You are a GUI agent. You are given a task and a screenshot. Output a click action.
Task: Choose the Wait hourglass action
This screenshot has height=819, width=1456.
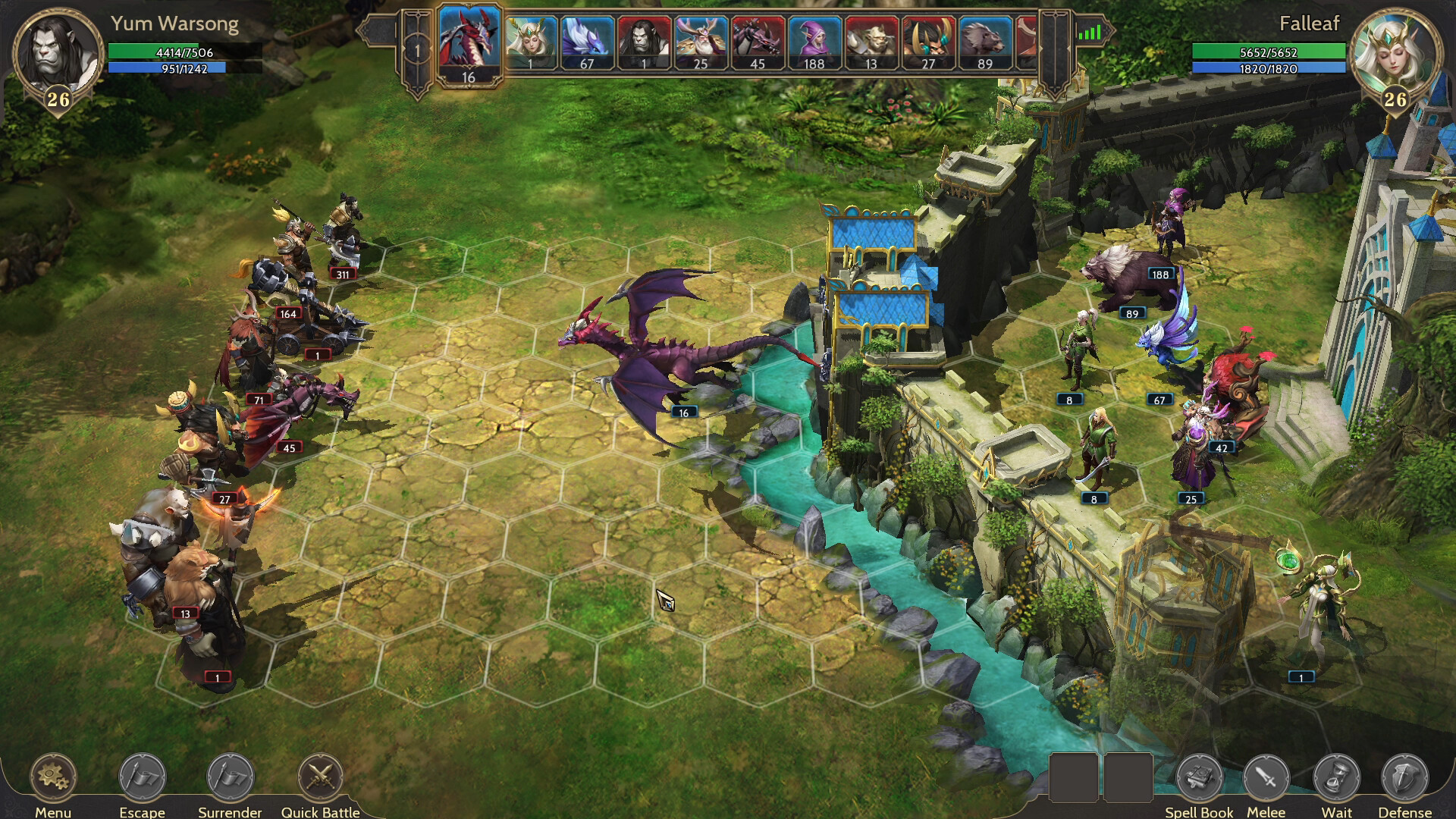(x=1336, y=777)
